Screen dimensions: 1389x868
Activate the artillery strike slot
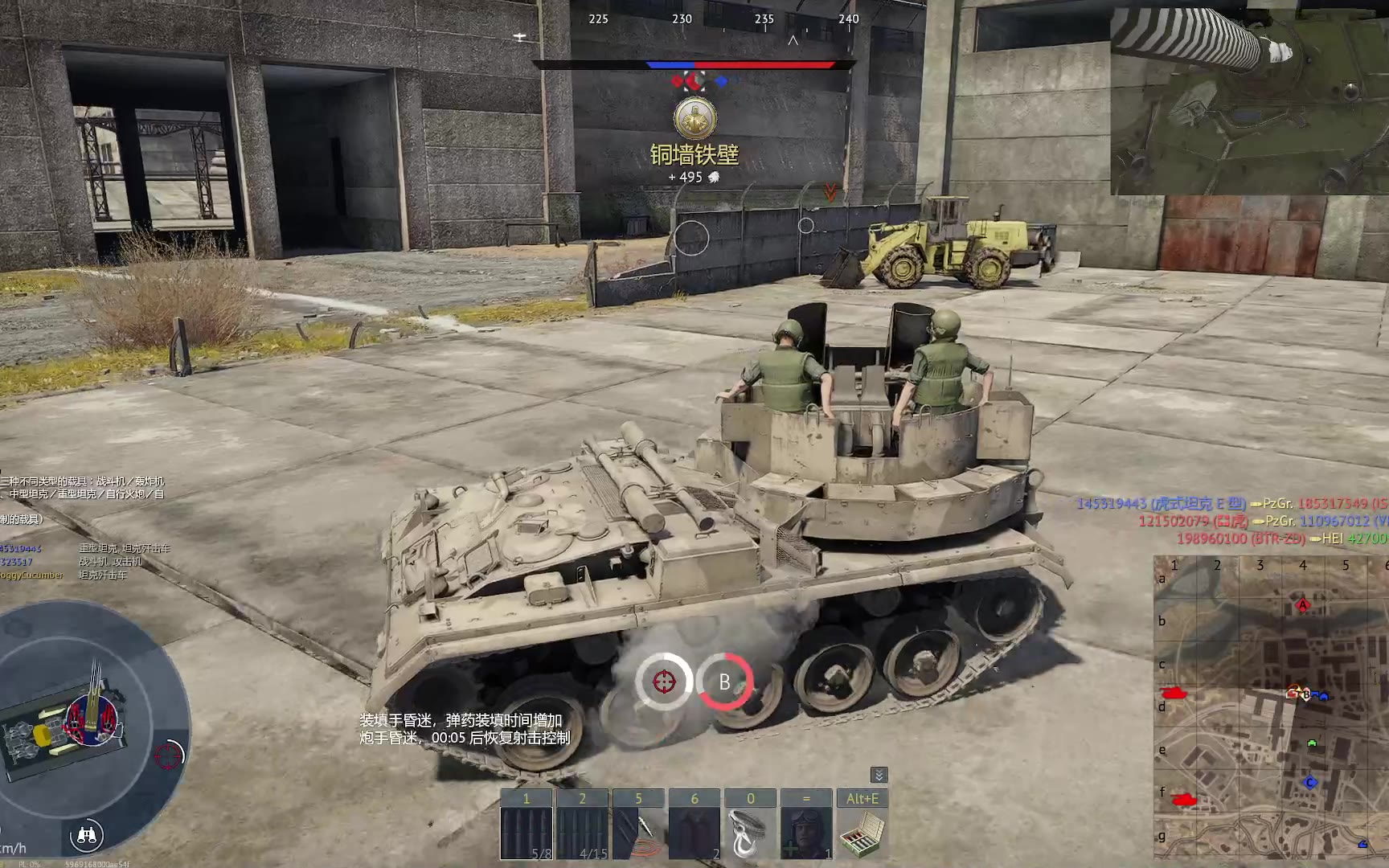tap(638, 825)
